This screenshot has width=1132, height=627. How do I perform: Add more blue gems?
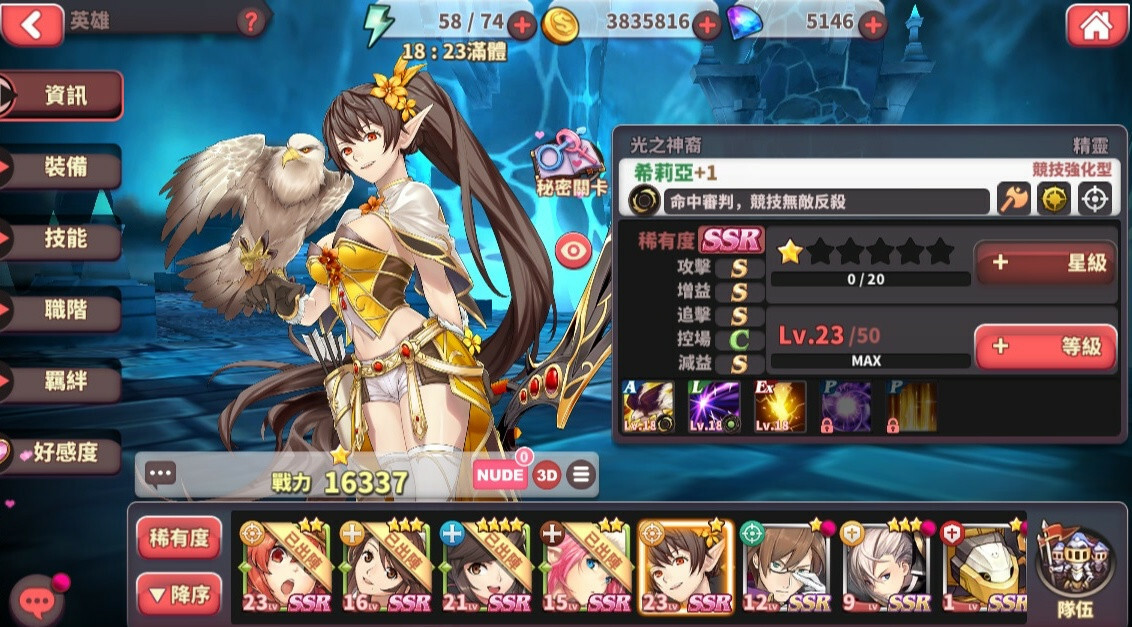pyautogui.click(x=872, y=26)
